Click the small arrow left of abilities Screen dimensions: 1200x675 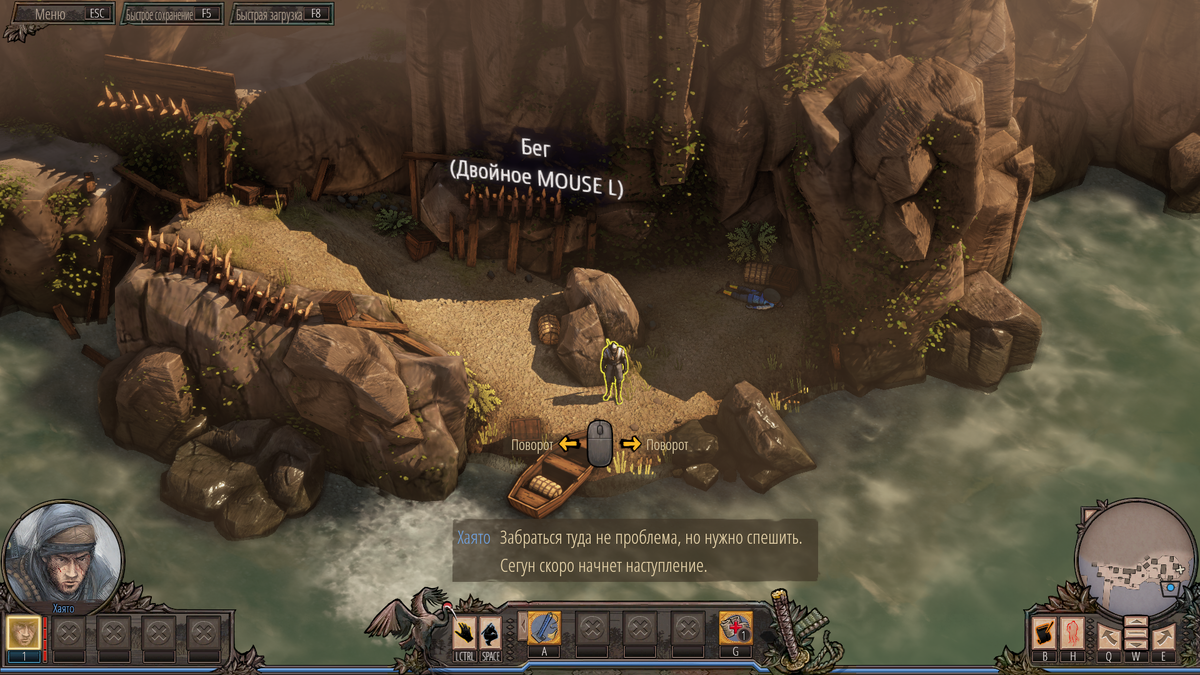(x=521, y=629)
